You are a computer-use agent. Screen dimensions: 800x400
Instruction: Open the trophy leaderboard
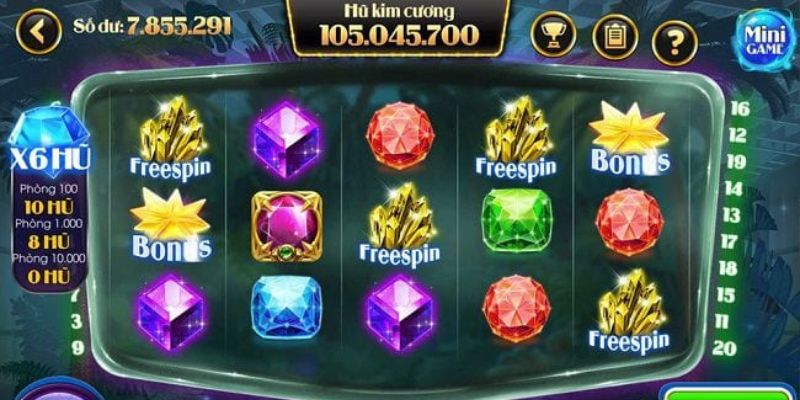pyautogui.click(x=555, y=36)
